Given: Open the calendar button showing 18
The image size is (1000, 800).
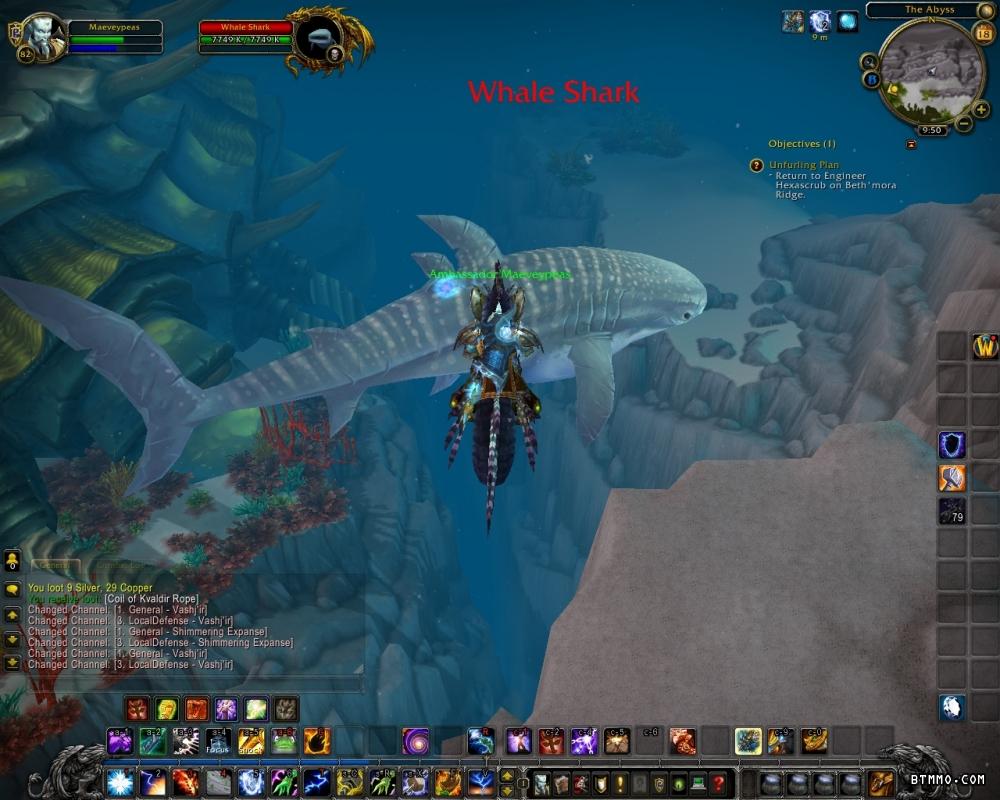Looking at the screenshot, I should 983,34.
